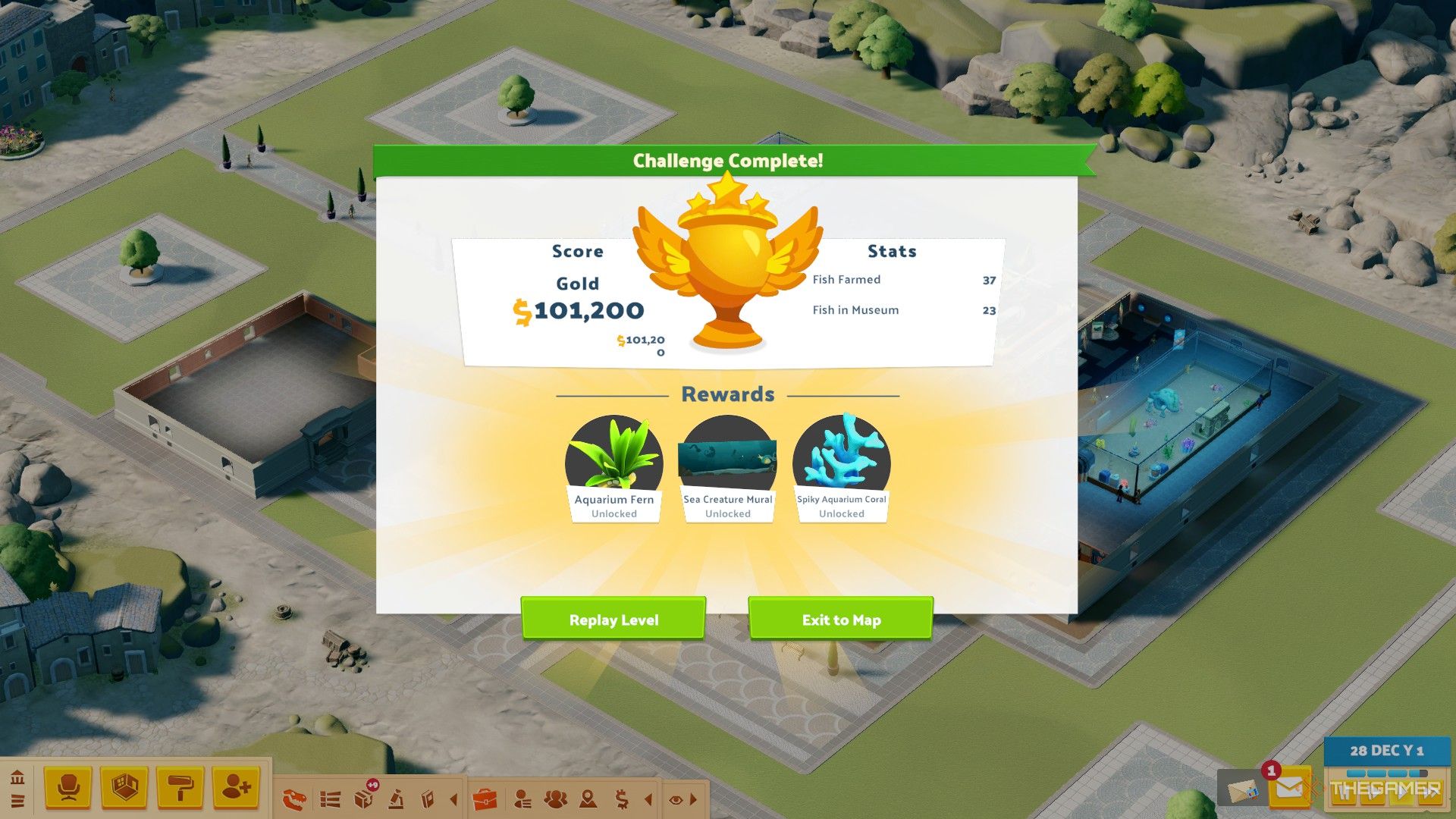Open analysis with the microscope icon
The height and width of the screenshot is (819, 1456).
pos(396,797)
